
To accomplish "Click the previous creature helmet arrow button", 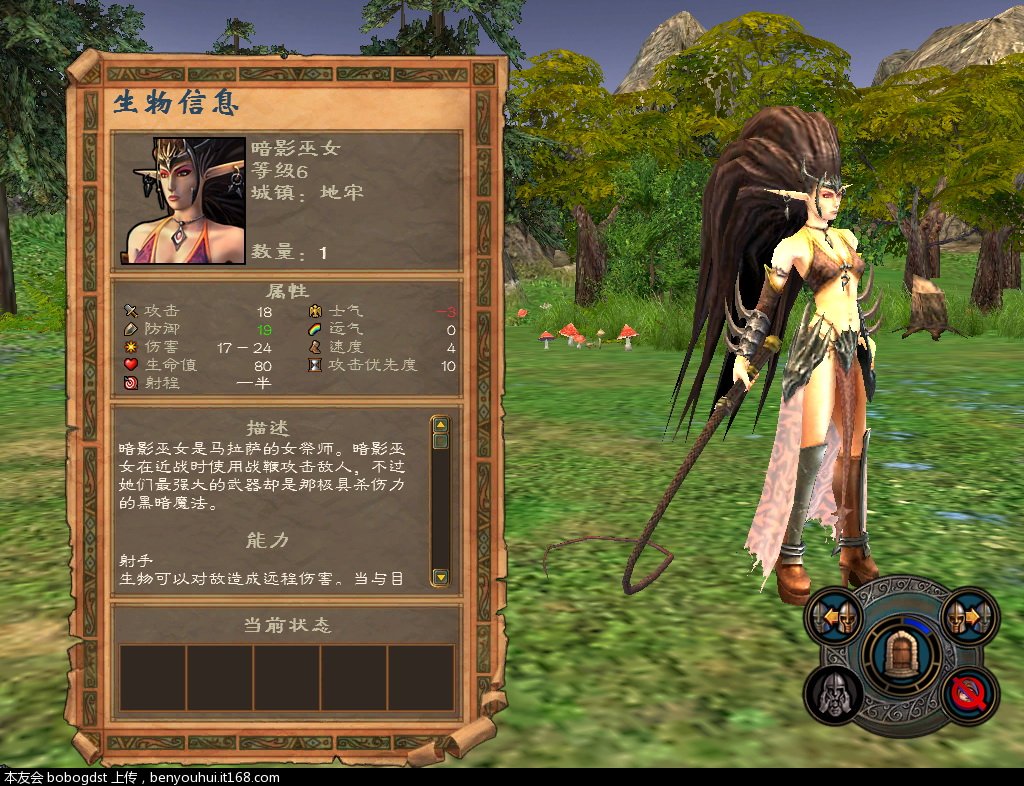I will 836,616.
